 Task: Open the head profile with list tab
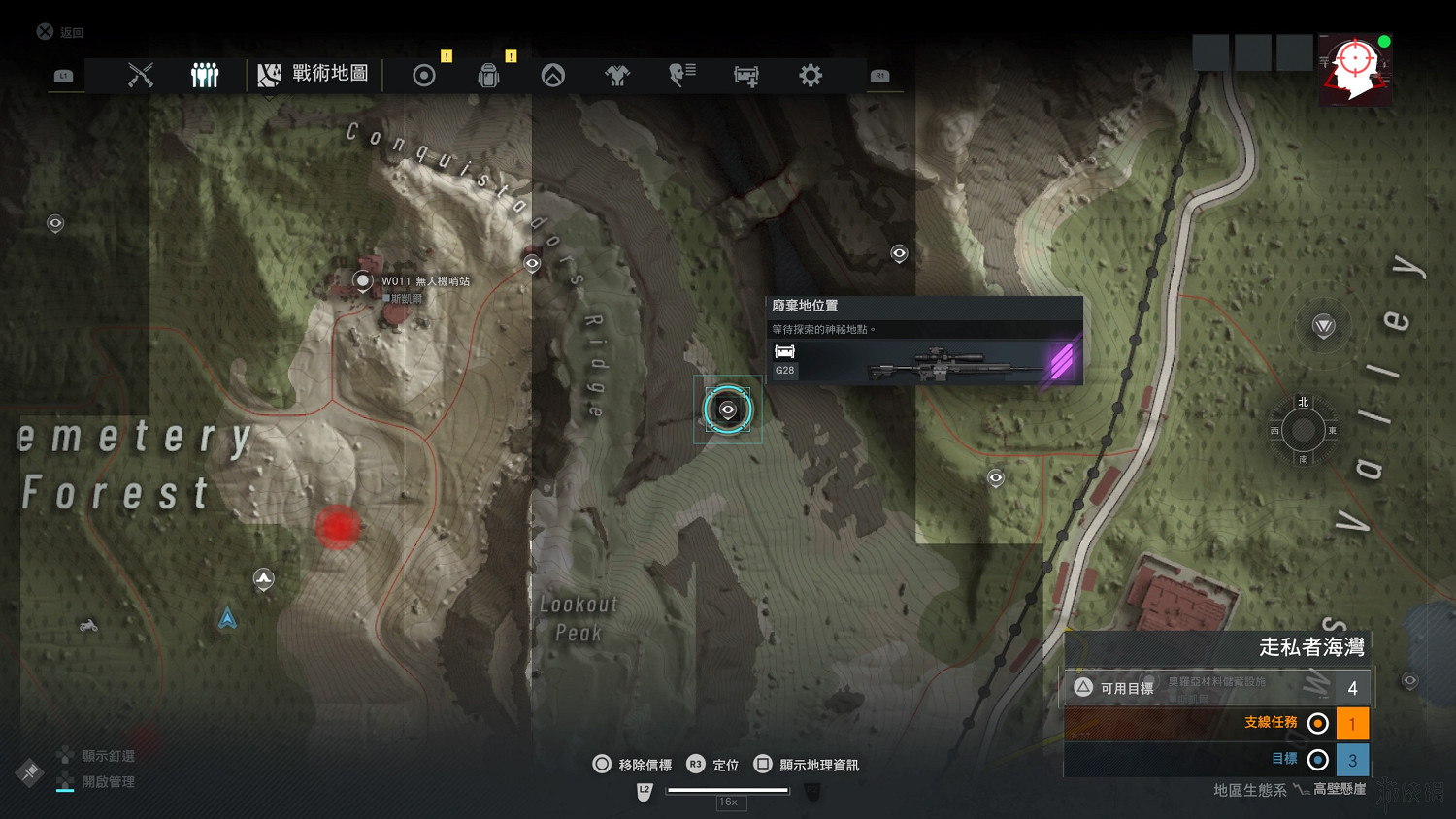[682, 75]
